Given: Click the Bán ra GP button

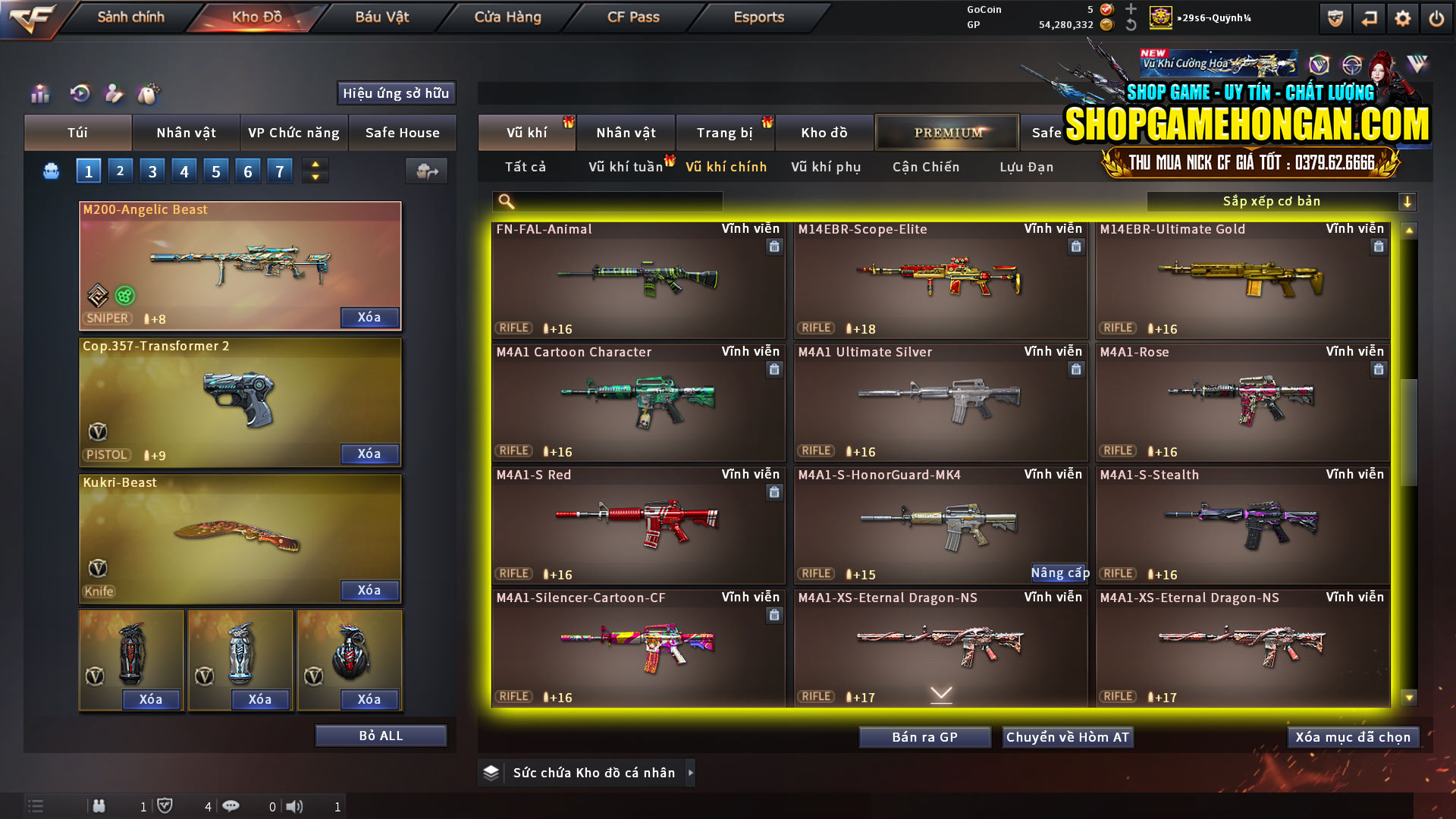Looking at the screenshot, I should (x=924, y=736).
